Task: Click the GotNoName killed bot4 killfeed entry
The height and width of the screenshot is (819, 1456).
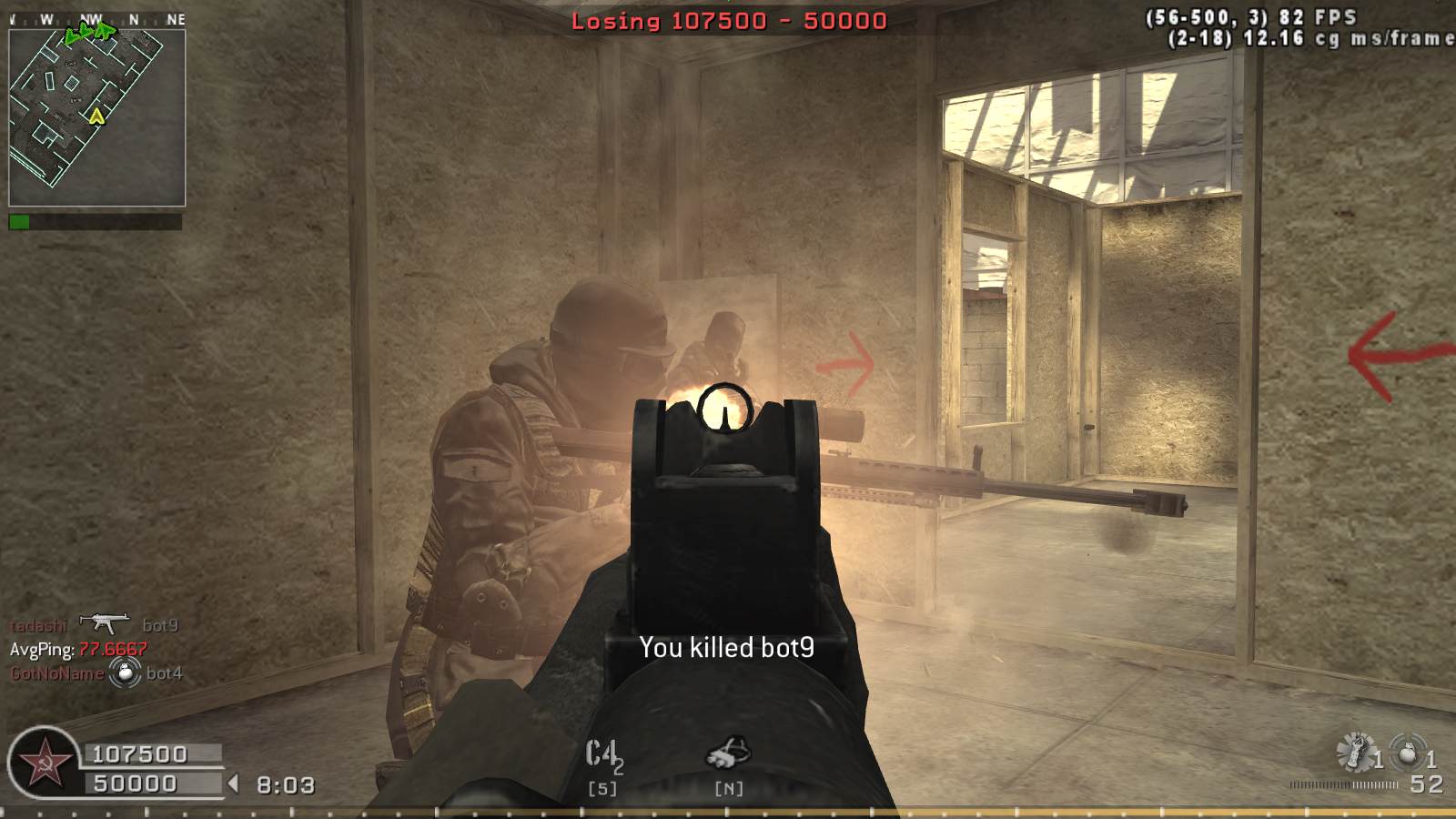Action: 96,673
